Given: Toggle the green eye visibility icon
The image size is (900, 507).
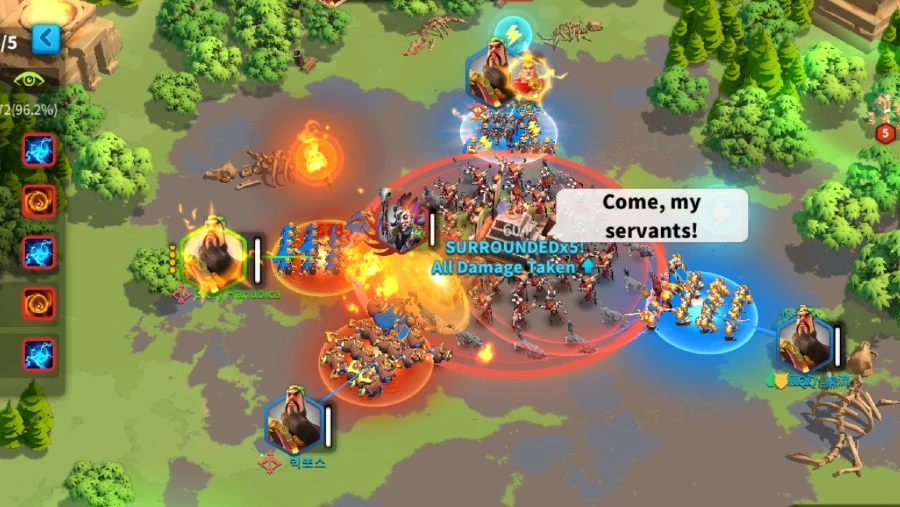Looking at the screenshot, I should click(30, 79).
